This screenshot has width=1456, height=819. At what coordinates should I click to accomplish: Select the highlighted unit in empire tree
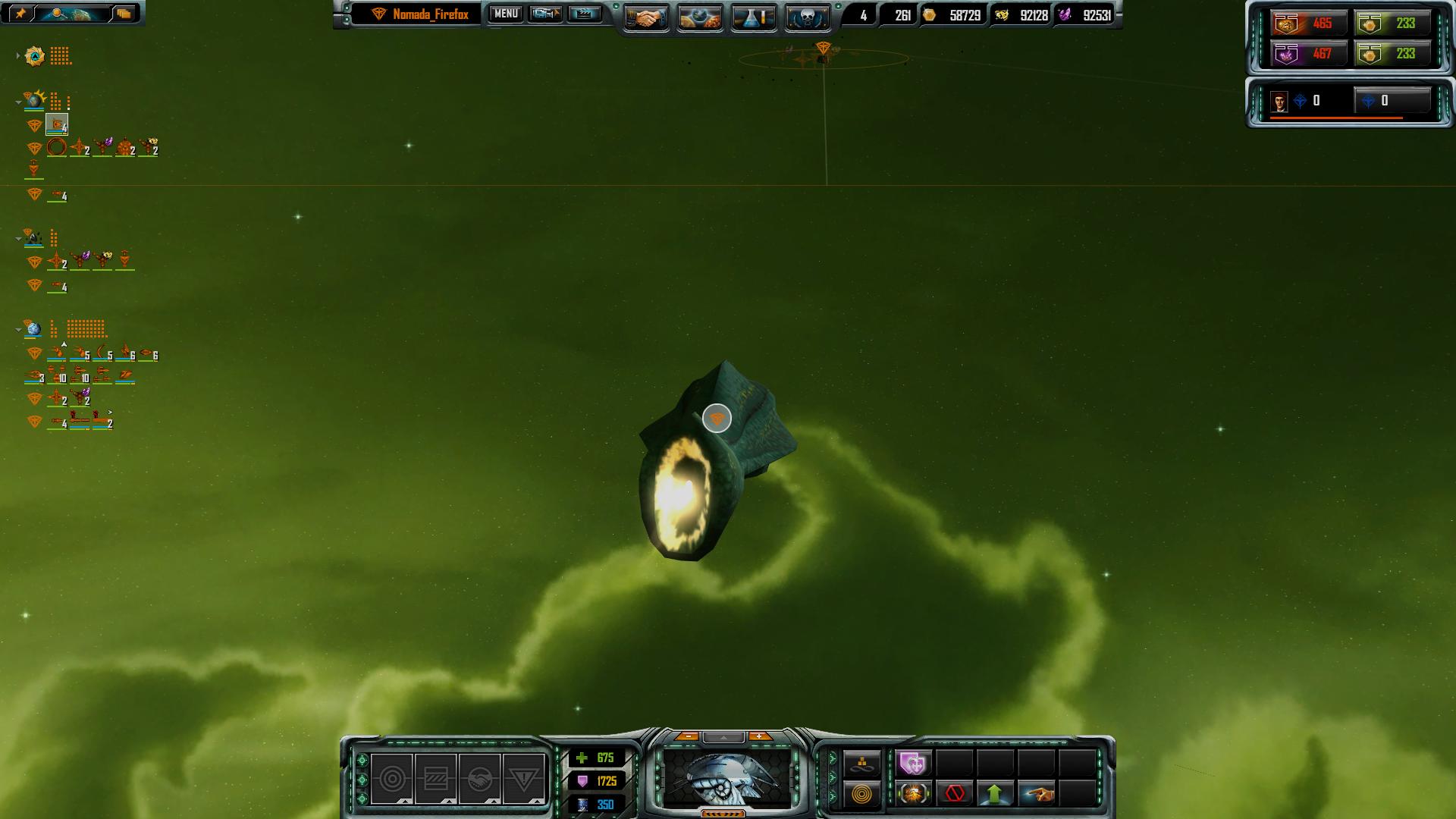(57, 124)
